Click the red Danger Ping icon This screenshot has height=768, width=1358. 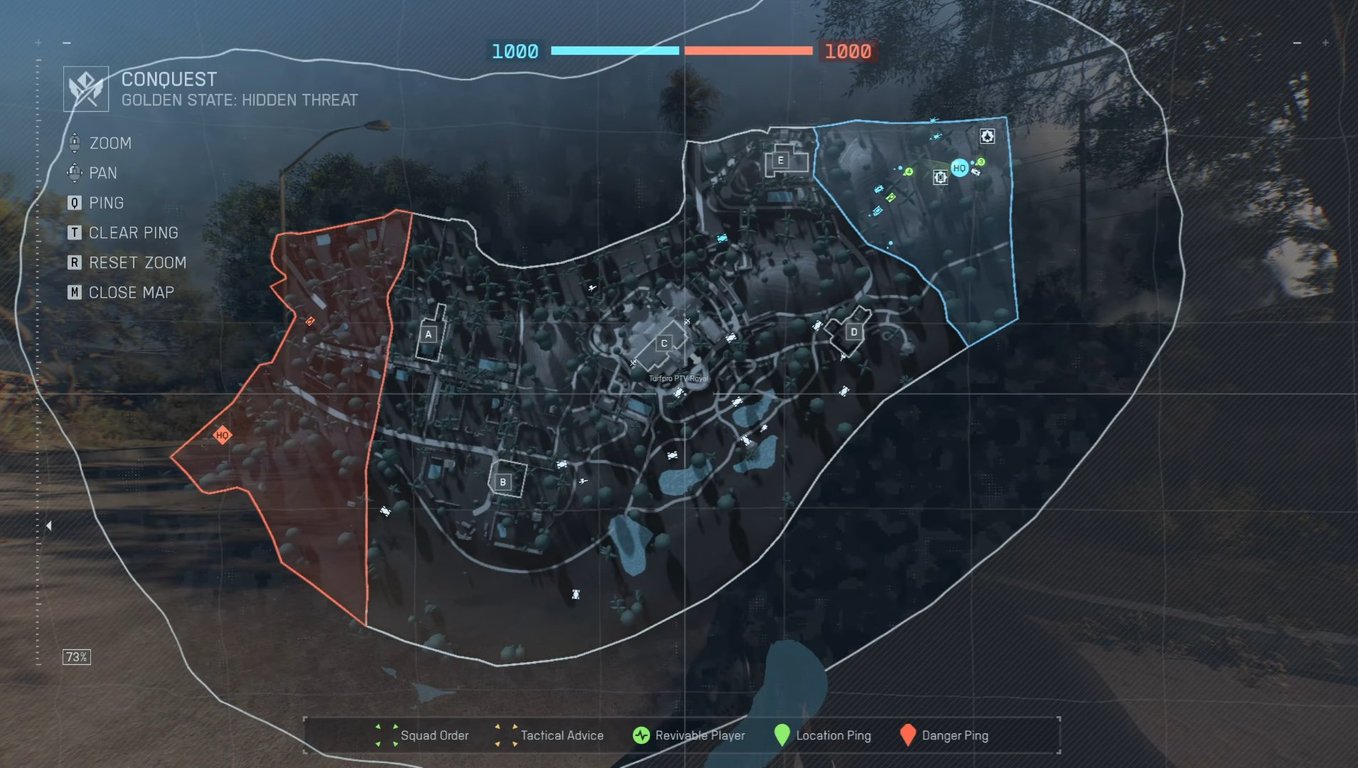[x=908, y=735]
